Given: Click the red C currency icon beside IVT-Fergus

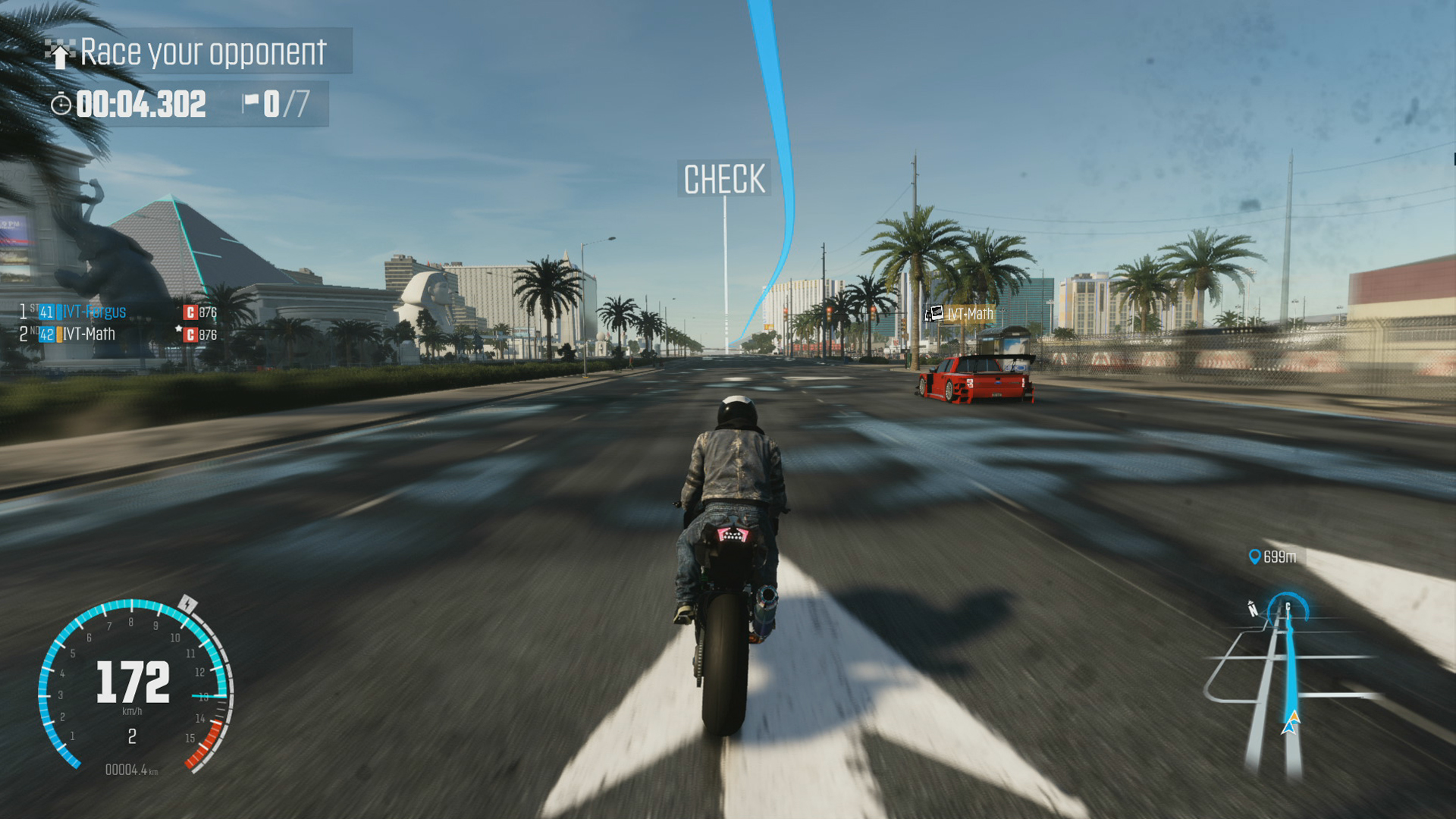Looking at the screenshot, I should [191, 312].
